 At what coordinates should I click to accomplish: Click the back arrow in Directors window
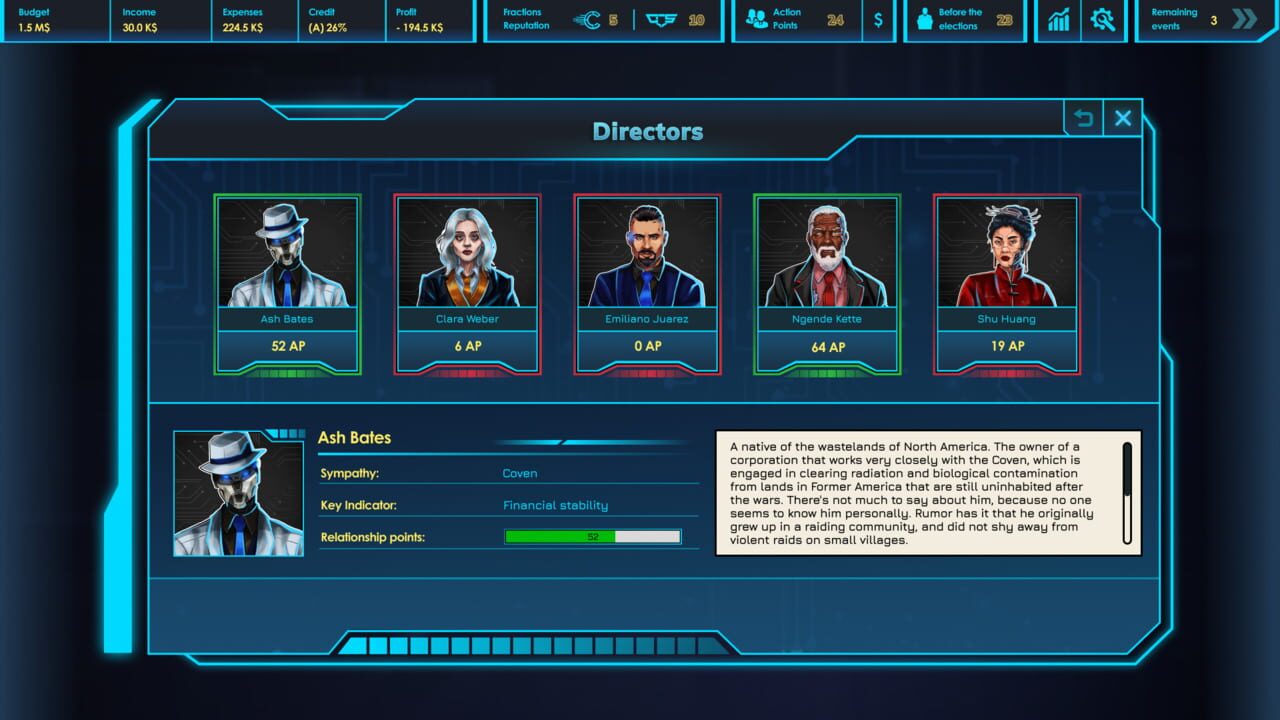[1081, 117]
